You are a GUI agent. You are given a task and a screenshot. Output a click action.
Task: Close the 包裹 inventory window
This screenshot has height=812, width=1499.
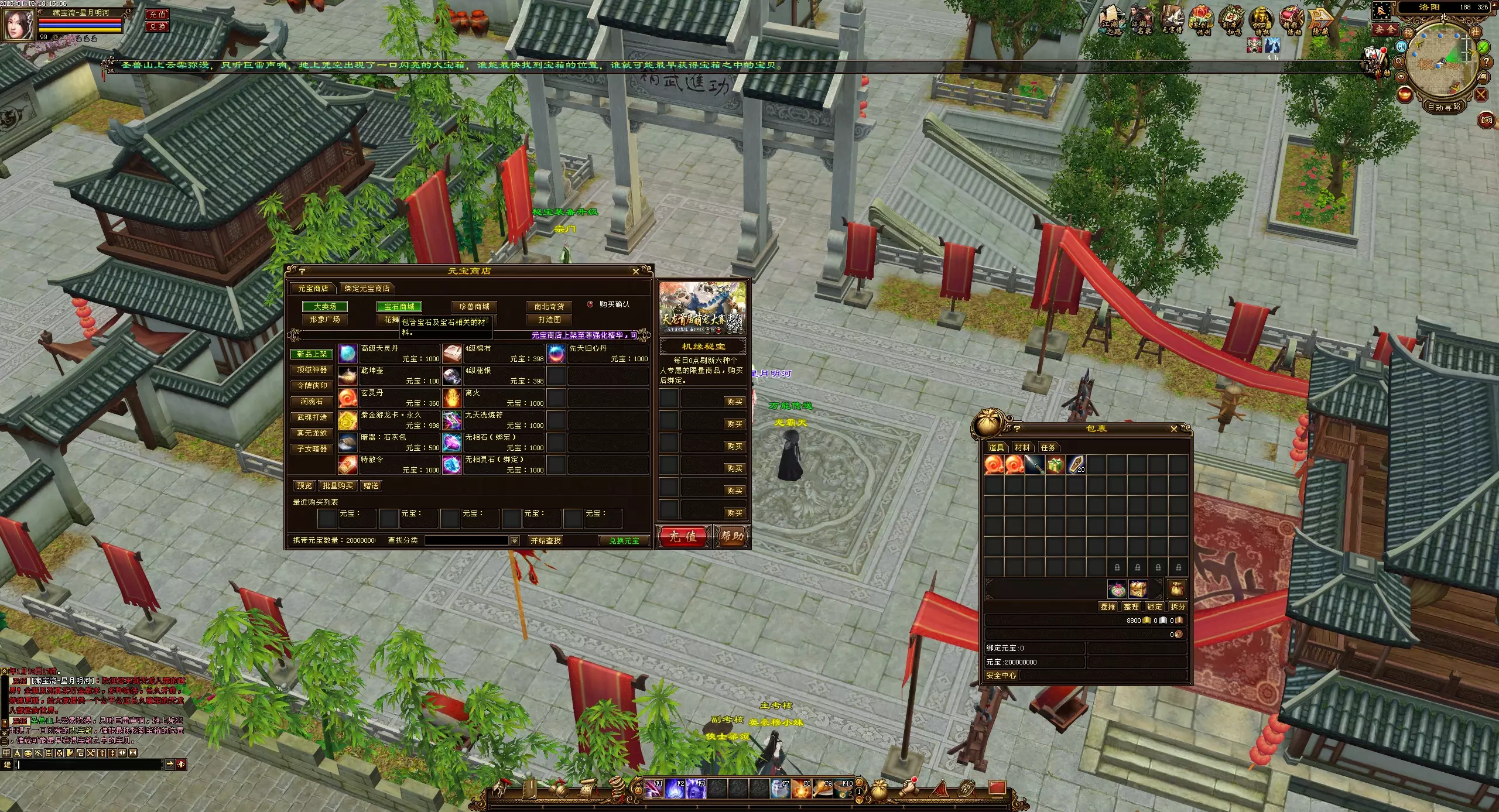(1173, 429)
